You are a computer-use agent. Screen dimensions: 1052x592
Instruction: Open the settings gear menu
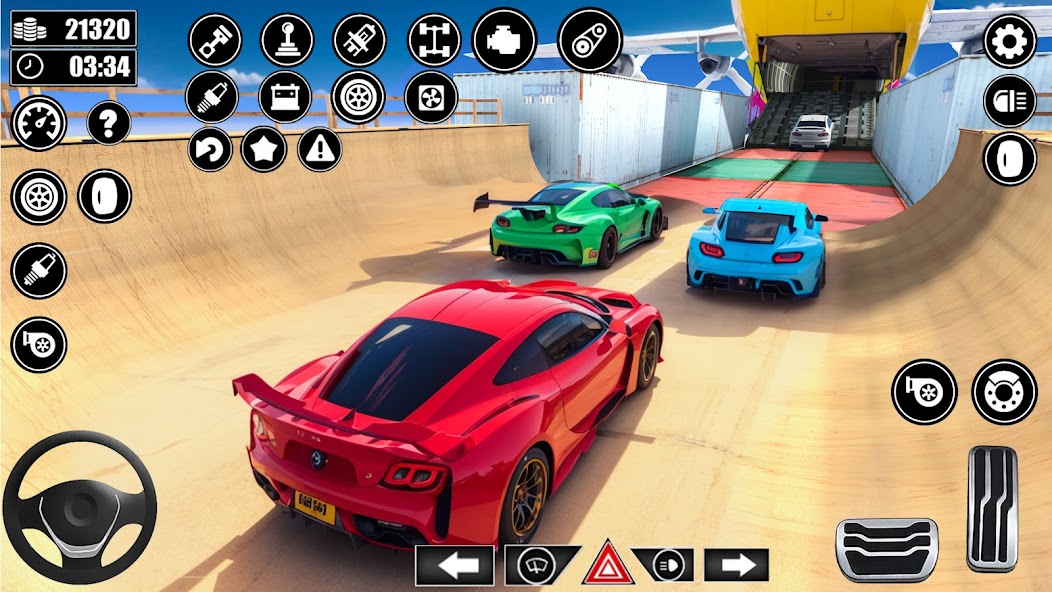pos(1010,41)
